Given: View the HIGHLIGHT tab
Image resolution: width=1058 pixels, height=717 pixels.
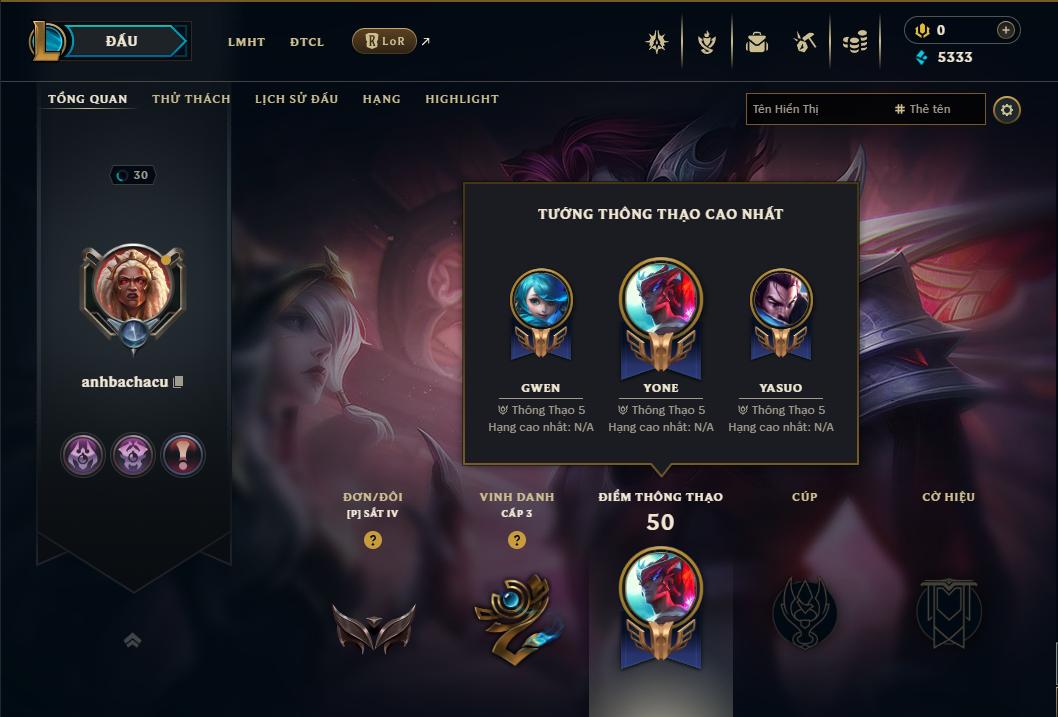Looking at the screenshot, I should coord(461,99).
